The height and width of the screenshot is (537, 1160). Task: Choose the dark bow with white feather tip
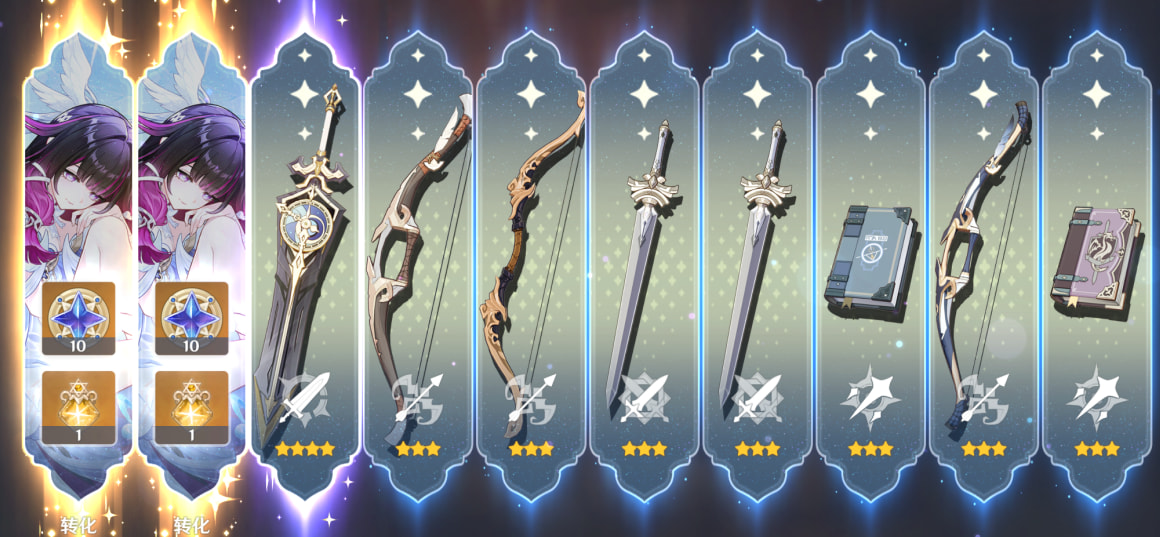coord(418,270)
